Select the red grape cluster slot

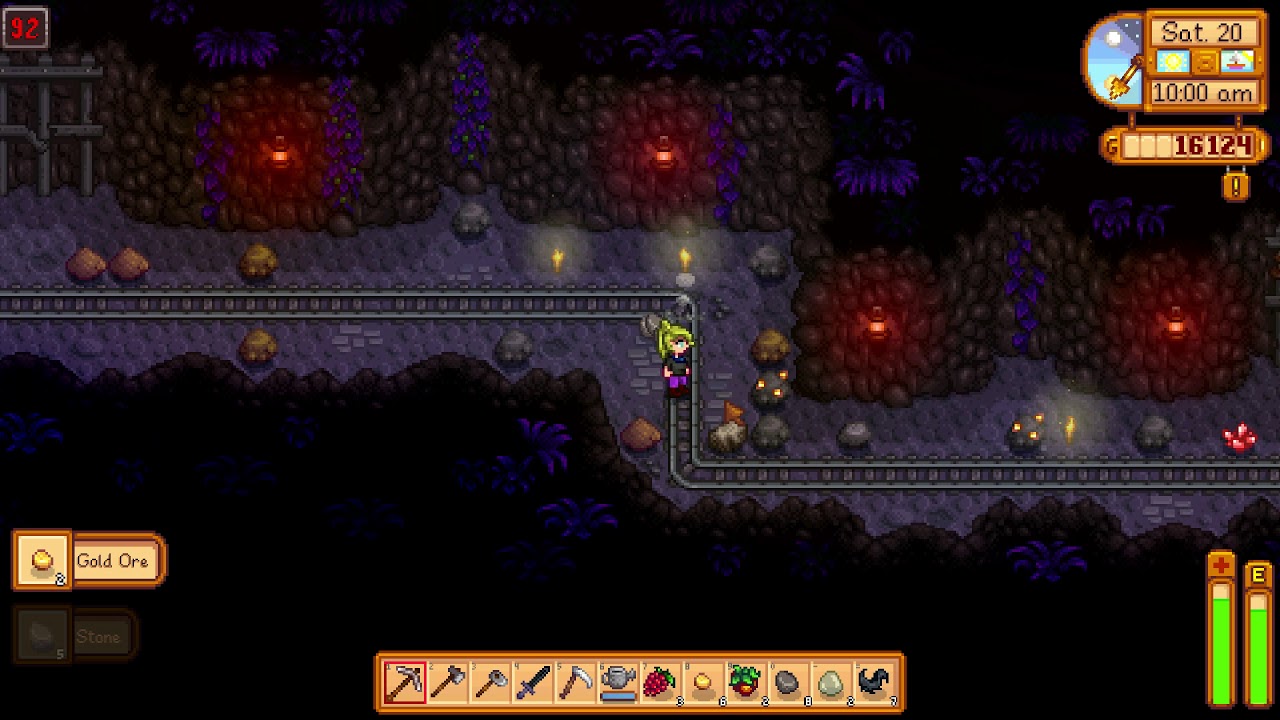(x=660, y=683)
